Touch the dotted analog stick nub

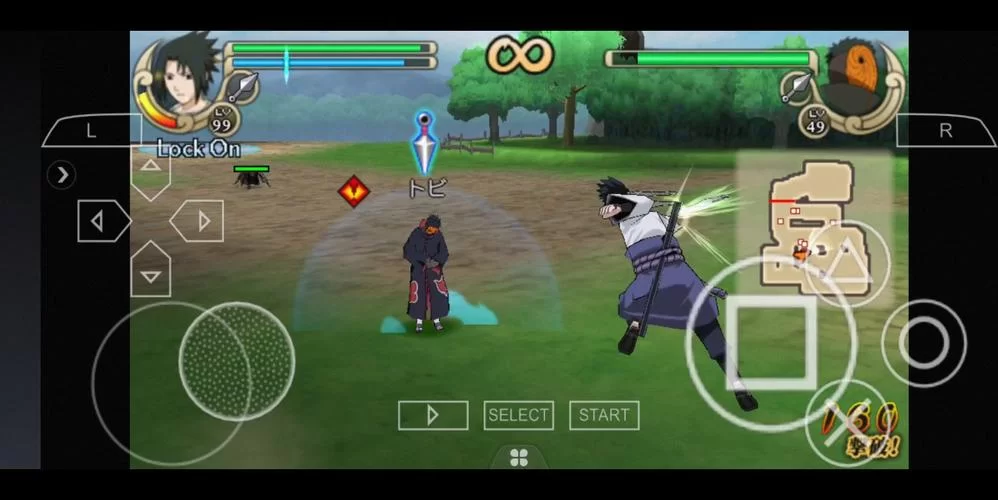point(236,360)
